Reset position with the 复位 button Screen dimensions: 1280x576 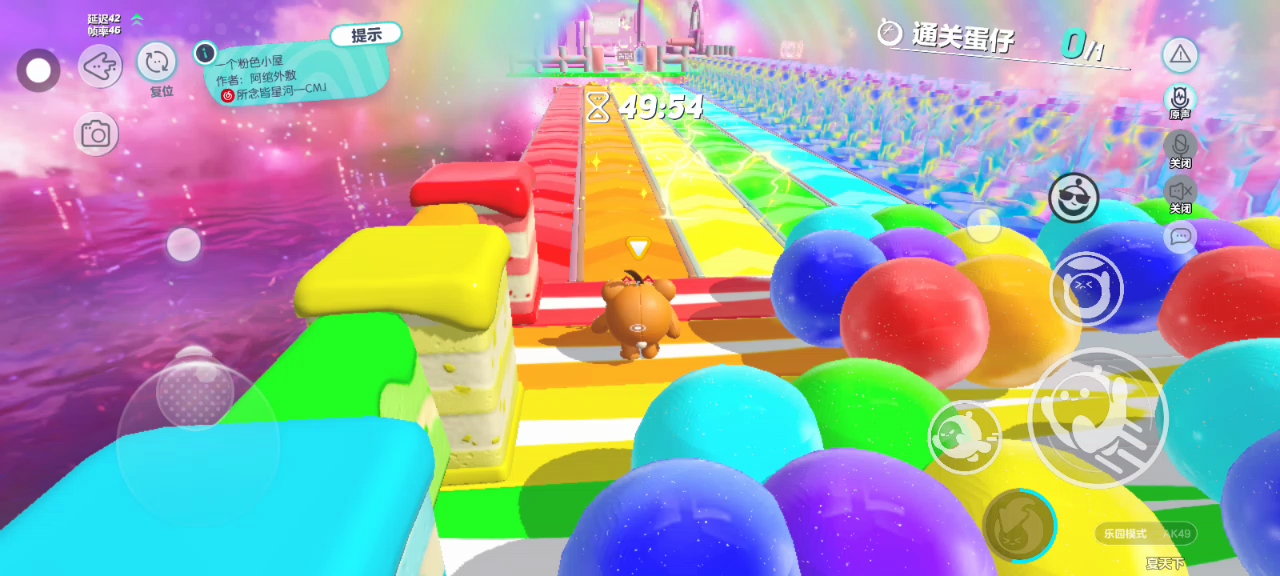157,64
